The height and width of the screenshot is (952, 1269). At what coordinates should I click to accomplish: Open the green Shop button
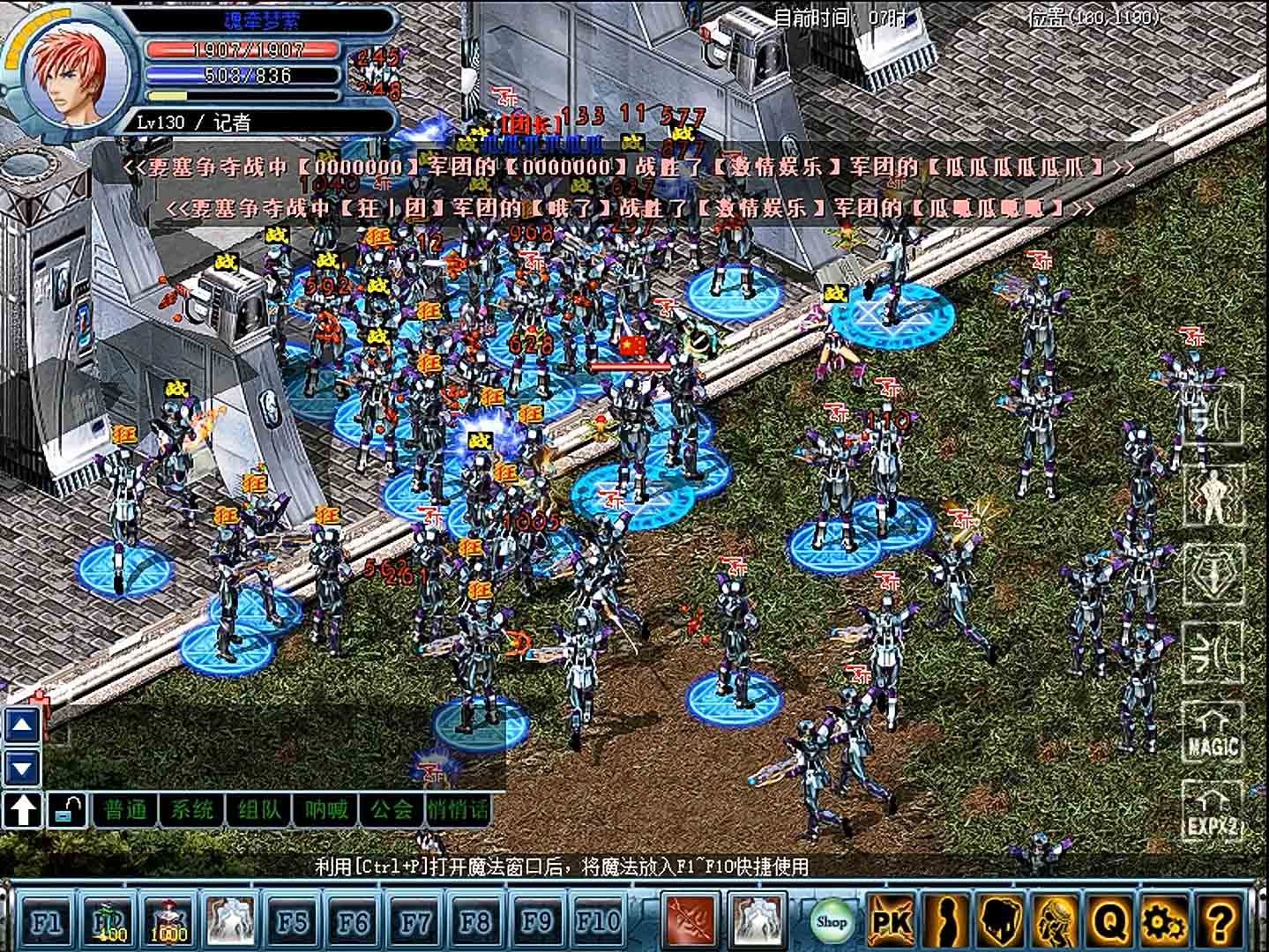coord(830,921)
